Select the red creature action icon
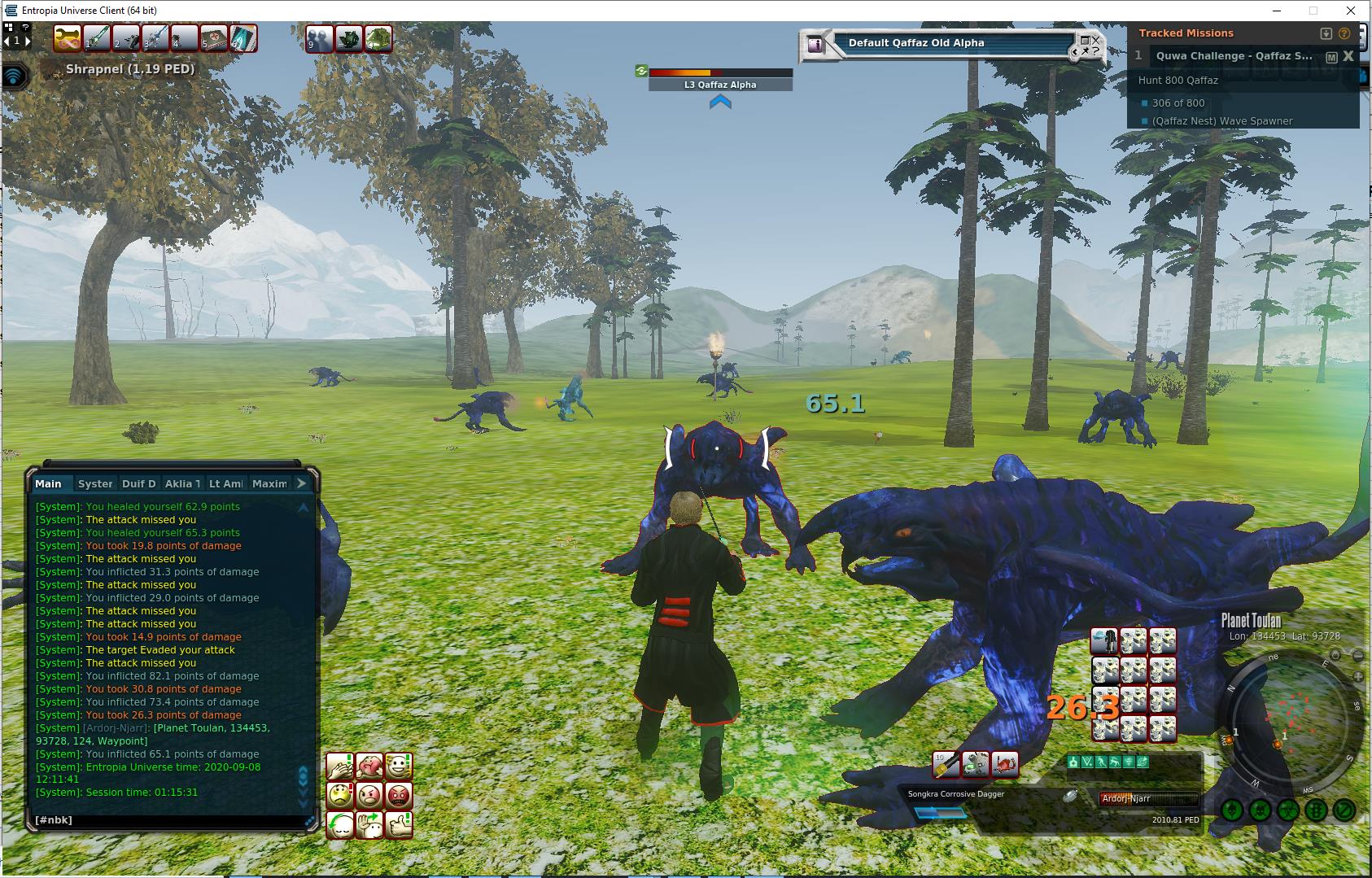Image resolution: width=1372 pixels, height=878 pixels. point(1004,764)
